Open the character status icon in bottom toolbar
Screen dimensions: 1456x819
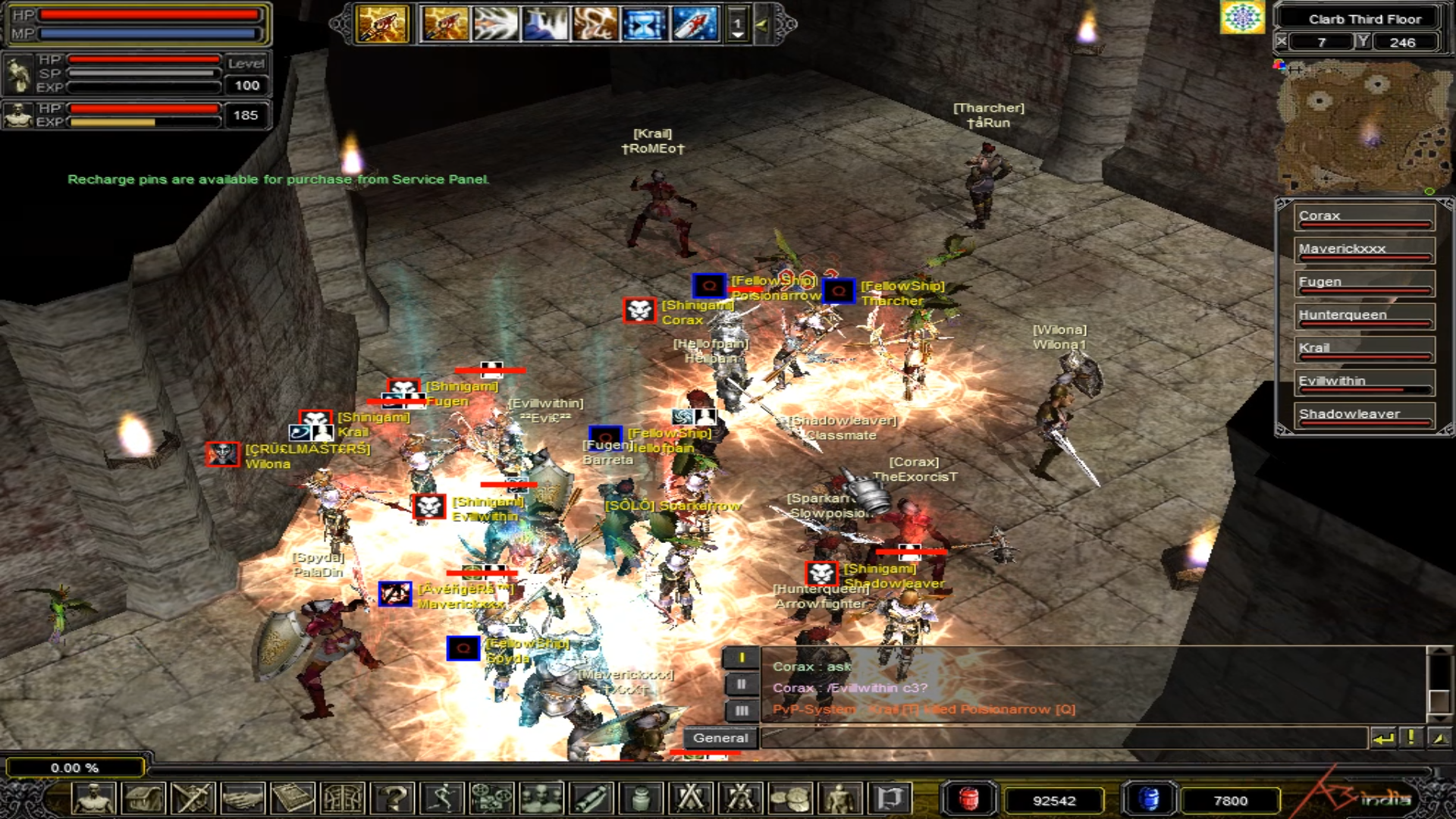click(x=94, y=799)
